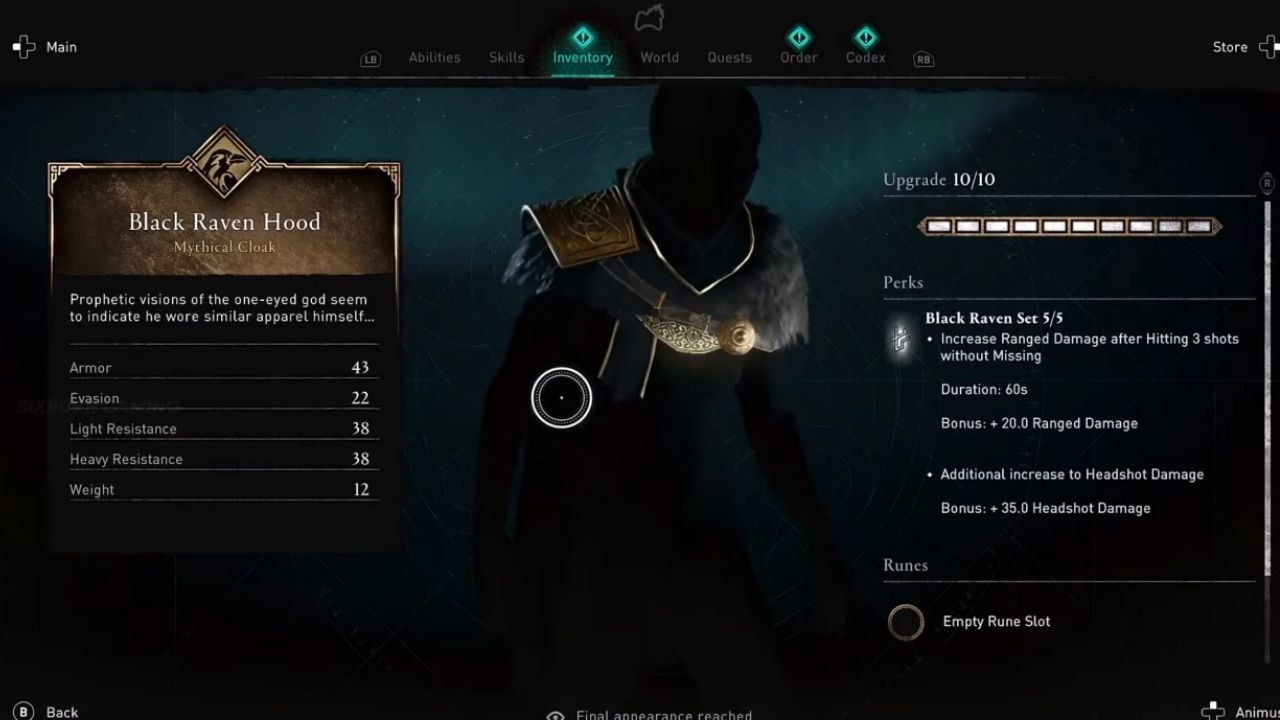Open the Codex diamond icon

(864, 35)
